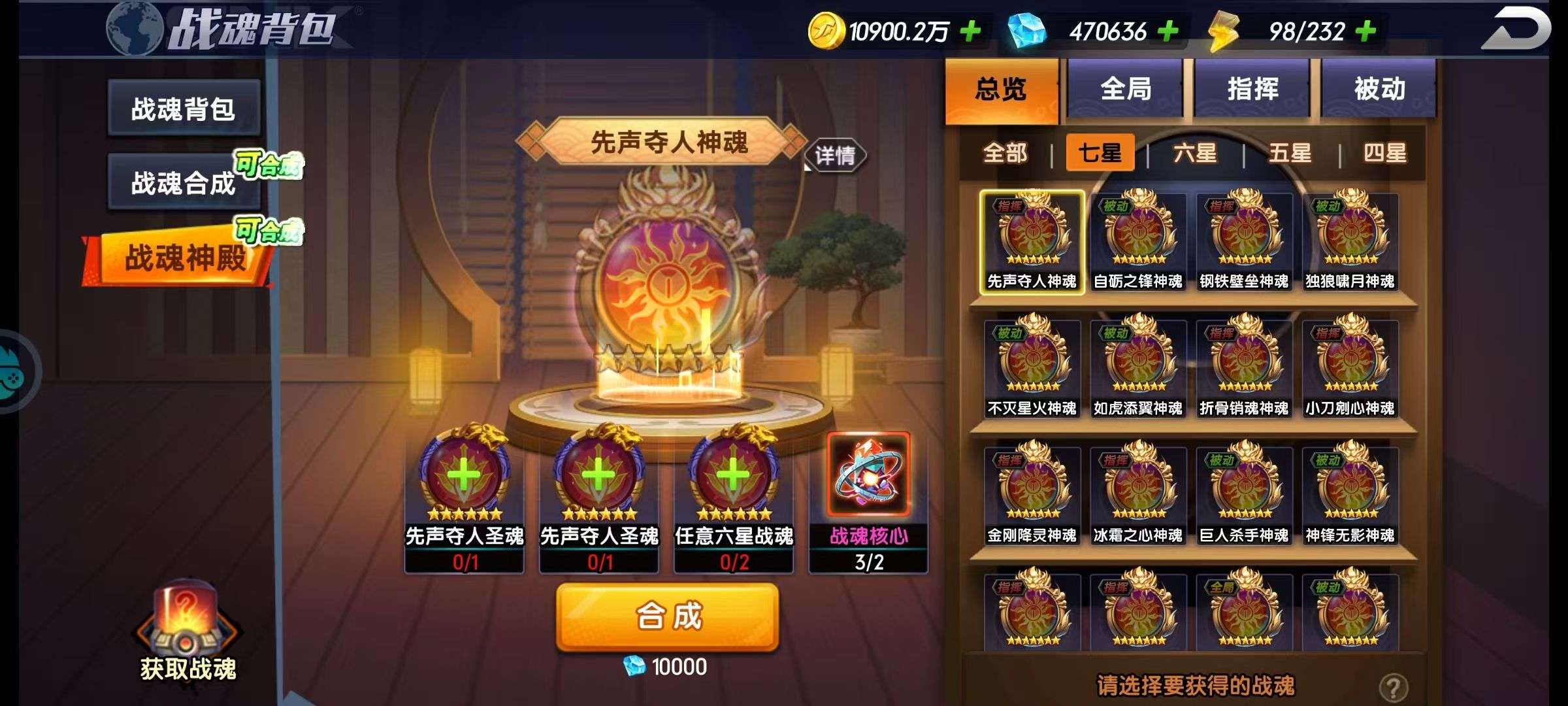This screenshot has height=706, width=1568.
Task: Show 详情 details for the soul
Action: click(835, 156)
